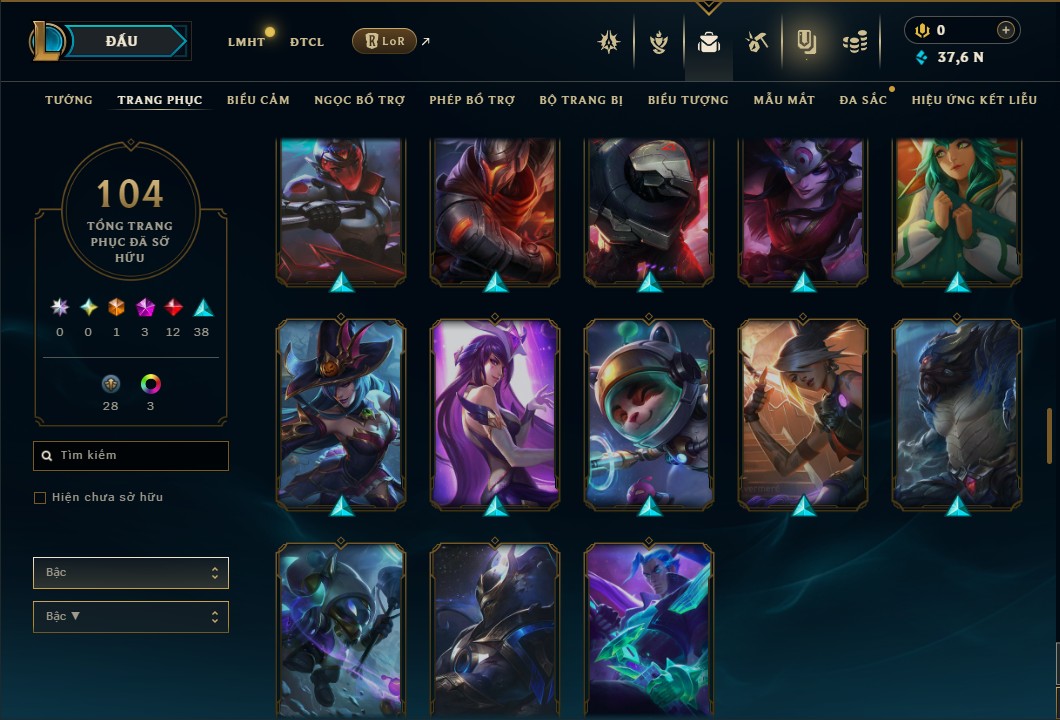The height and width of the screenshot is (720, 1060).
Task: Switch to the TƯỚNG tab
Action: [69, 100]
